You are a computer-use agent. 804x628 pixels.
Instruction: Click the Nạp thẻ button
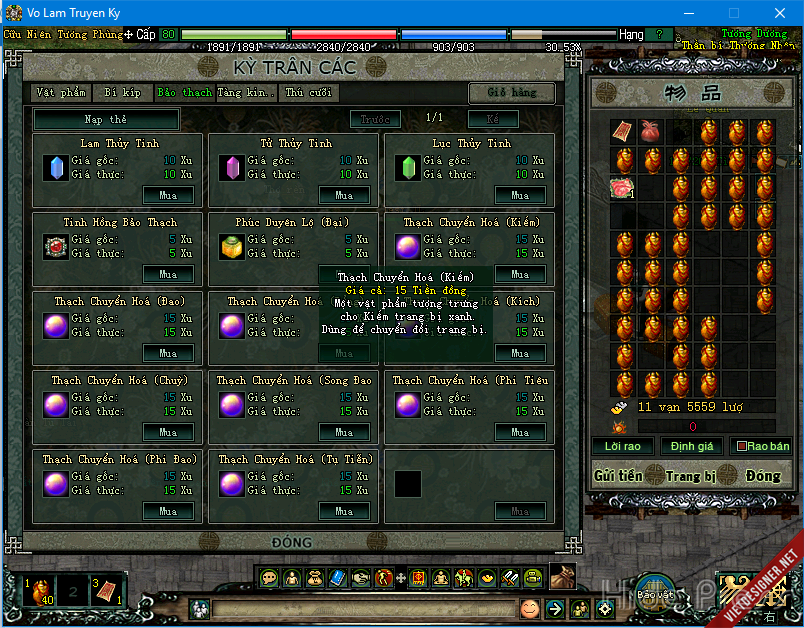[106, 120]
